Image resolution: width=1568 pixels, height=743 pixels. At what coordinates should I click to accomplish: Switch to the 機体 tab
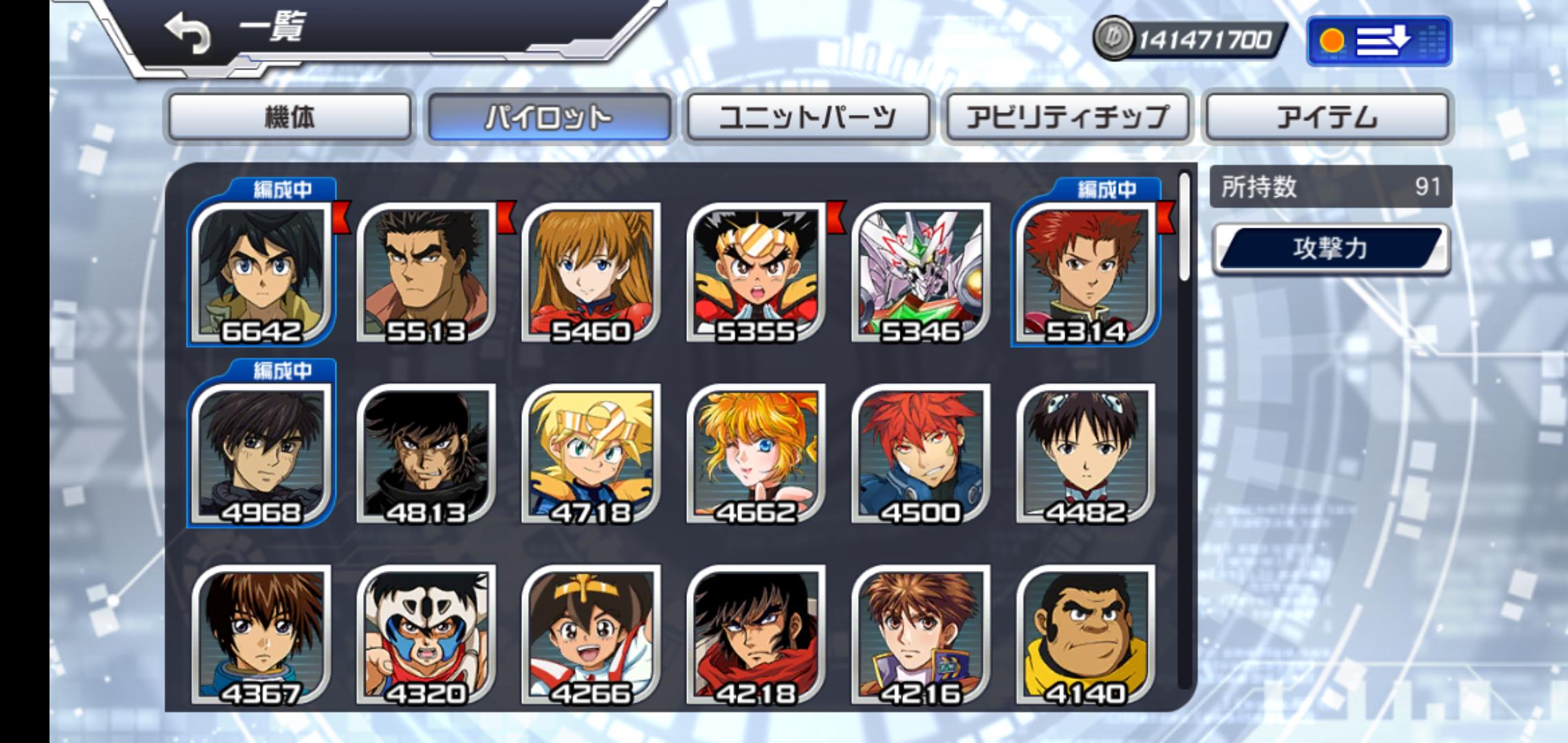[290, 117]
